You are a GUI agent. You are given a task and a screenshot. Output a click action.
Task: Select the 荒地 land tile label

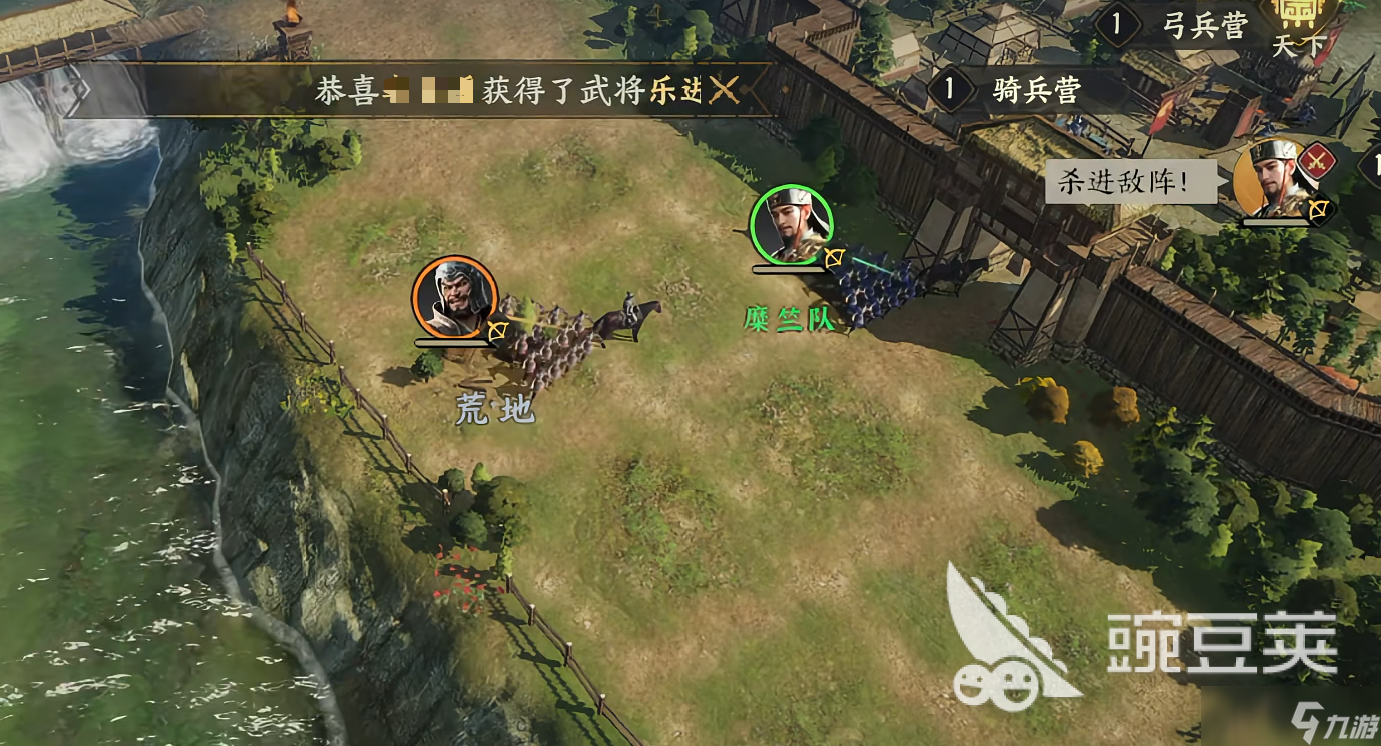click(495, 409)
